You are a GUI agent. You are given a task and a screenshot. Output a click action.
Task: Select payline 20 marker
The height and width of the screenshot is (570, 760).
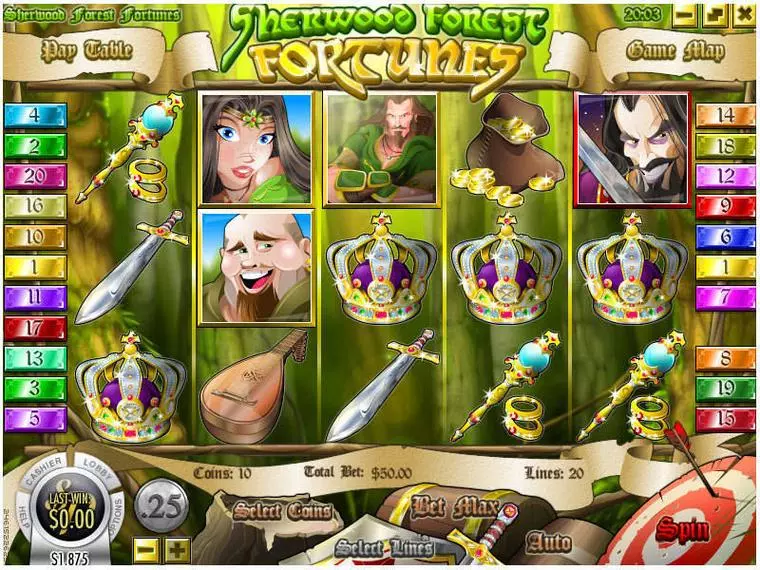(x=35, y=177)
